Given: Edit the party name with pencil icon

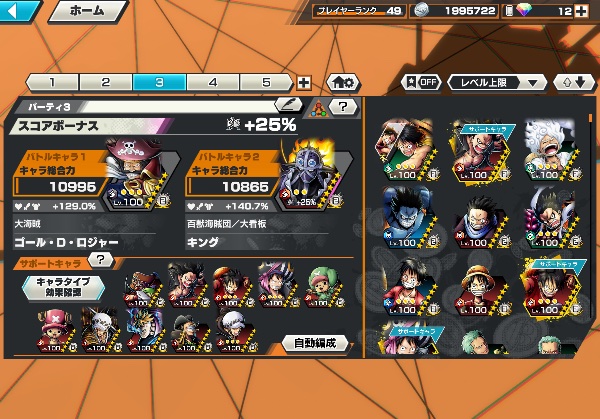Looking at the screenshot, I should pyautogui.click(x=287, y=103).
